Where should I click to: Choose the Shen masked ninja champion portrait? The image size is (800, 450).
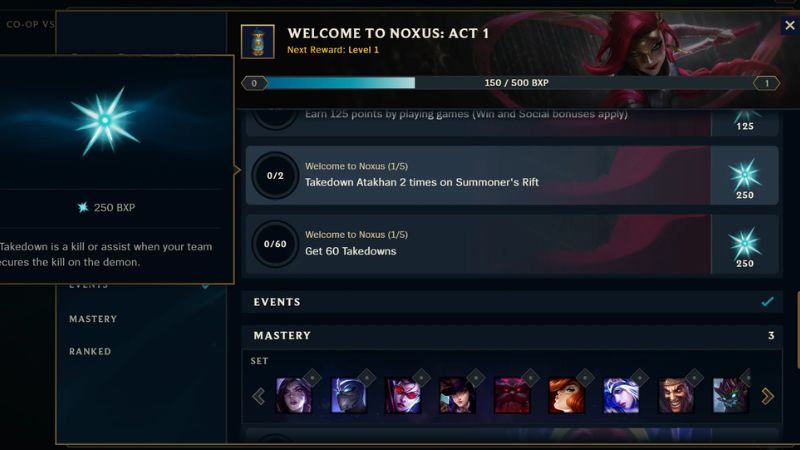pos(349,396)
